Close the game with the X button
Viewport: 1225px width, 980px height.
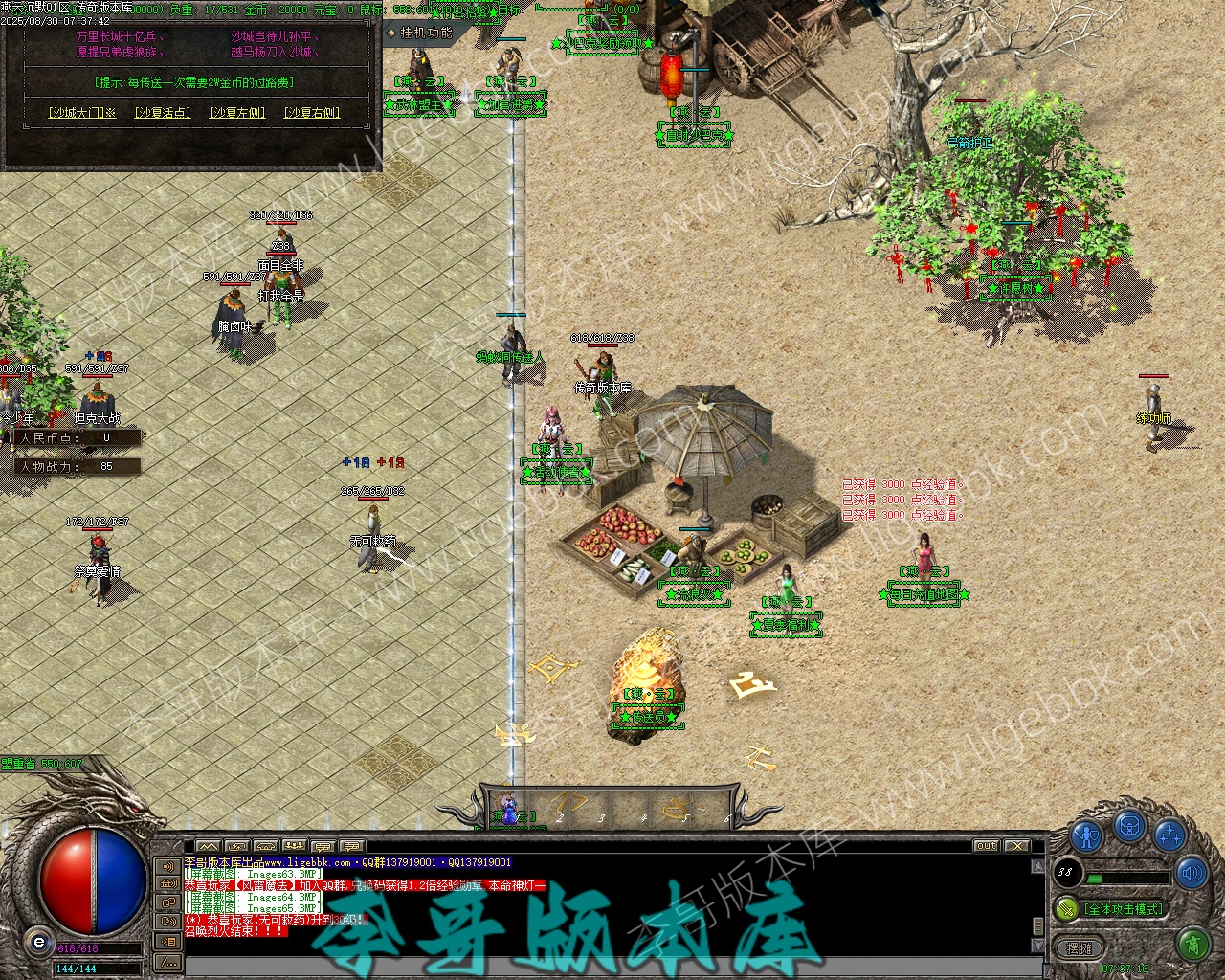[1016, 846]
